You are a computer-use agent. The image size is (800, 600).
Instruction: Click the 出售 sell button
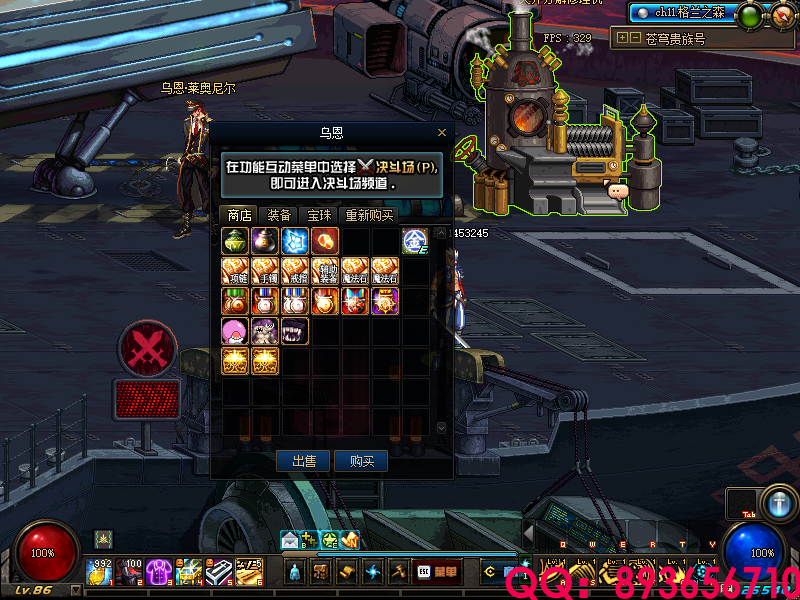(x=304, y=461)
